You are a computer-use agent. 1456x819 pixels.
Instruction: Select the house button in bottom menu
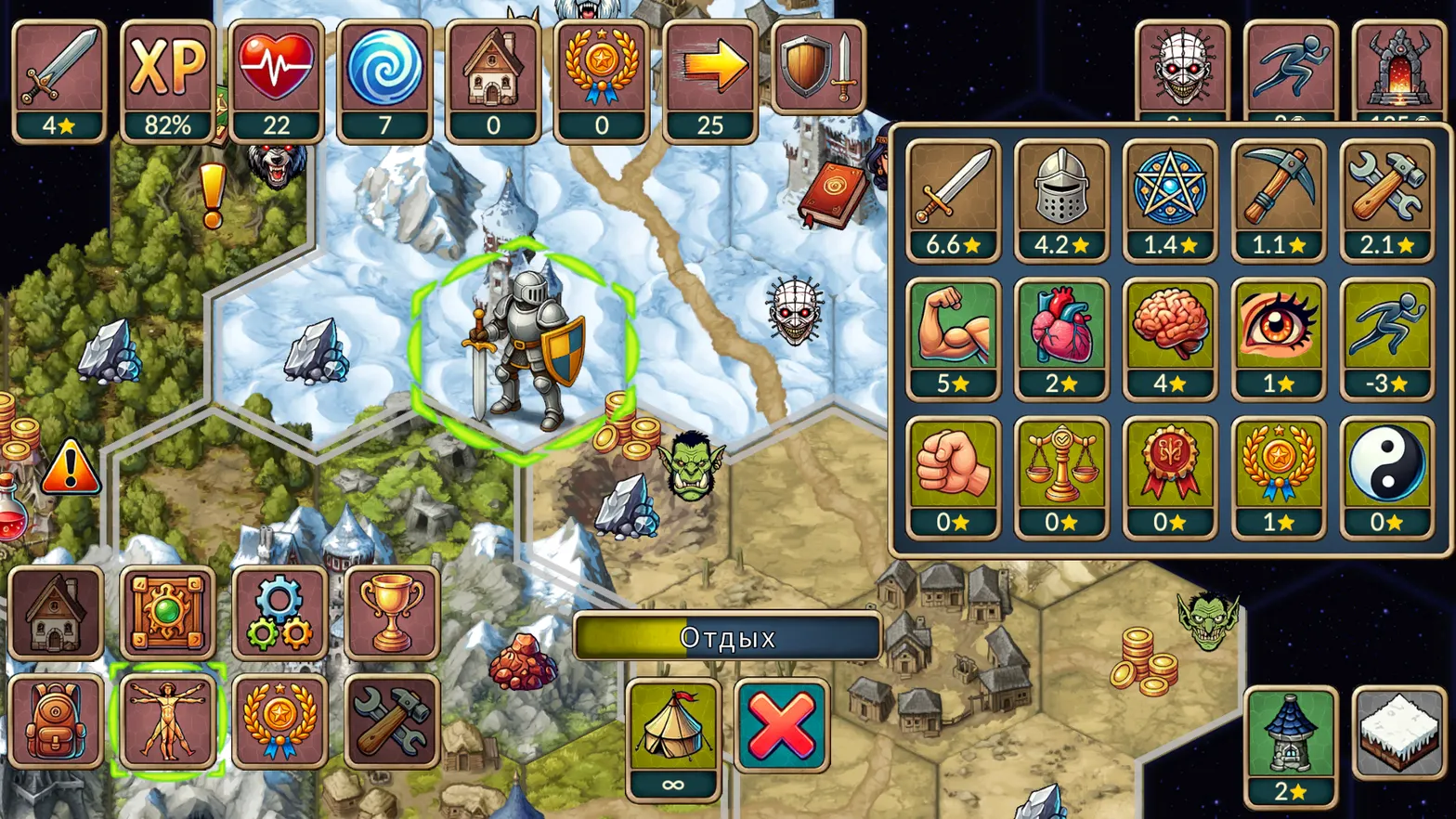(x=56, y=613)
